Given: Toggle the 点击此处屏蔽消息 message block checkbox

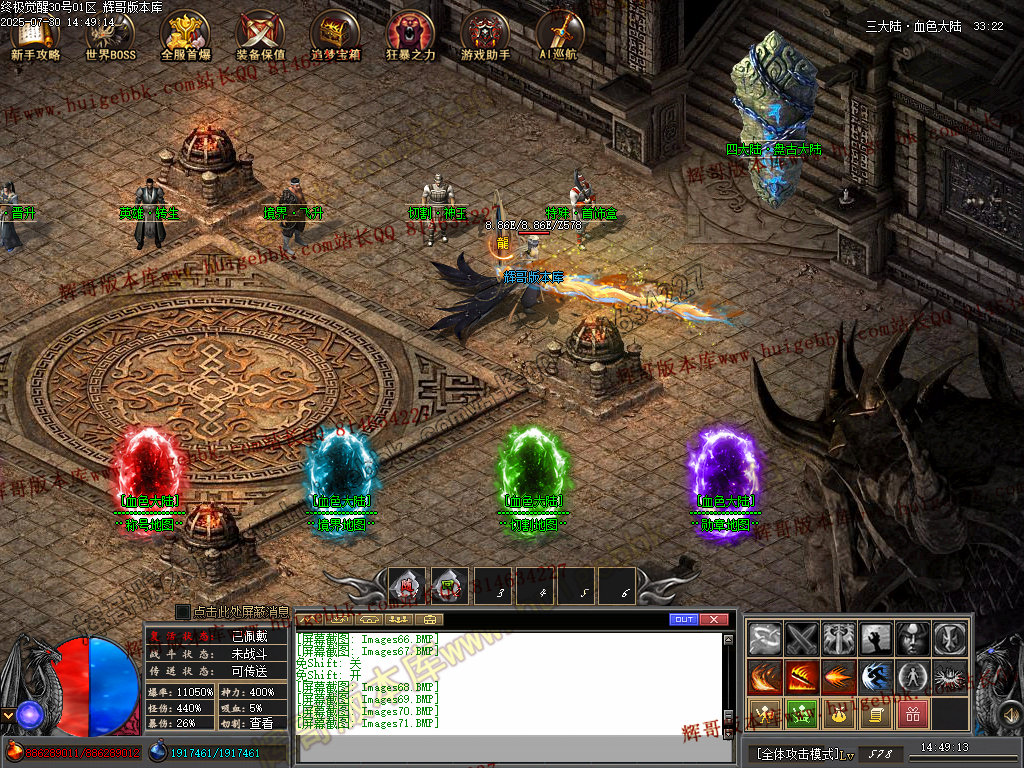Looking at the screenshot, I should (183, 611).
